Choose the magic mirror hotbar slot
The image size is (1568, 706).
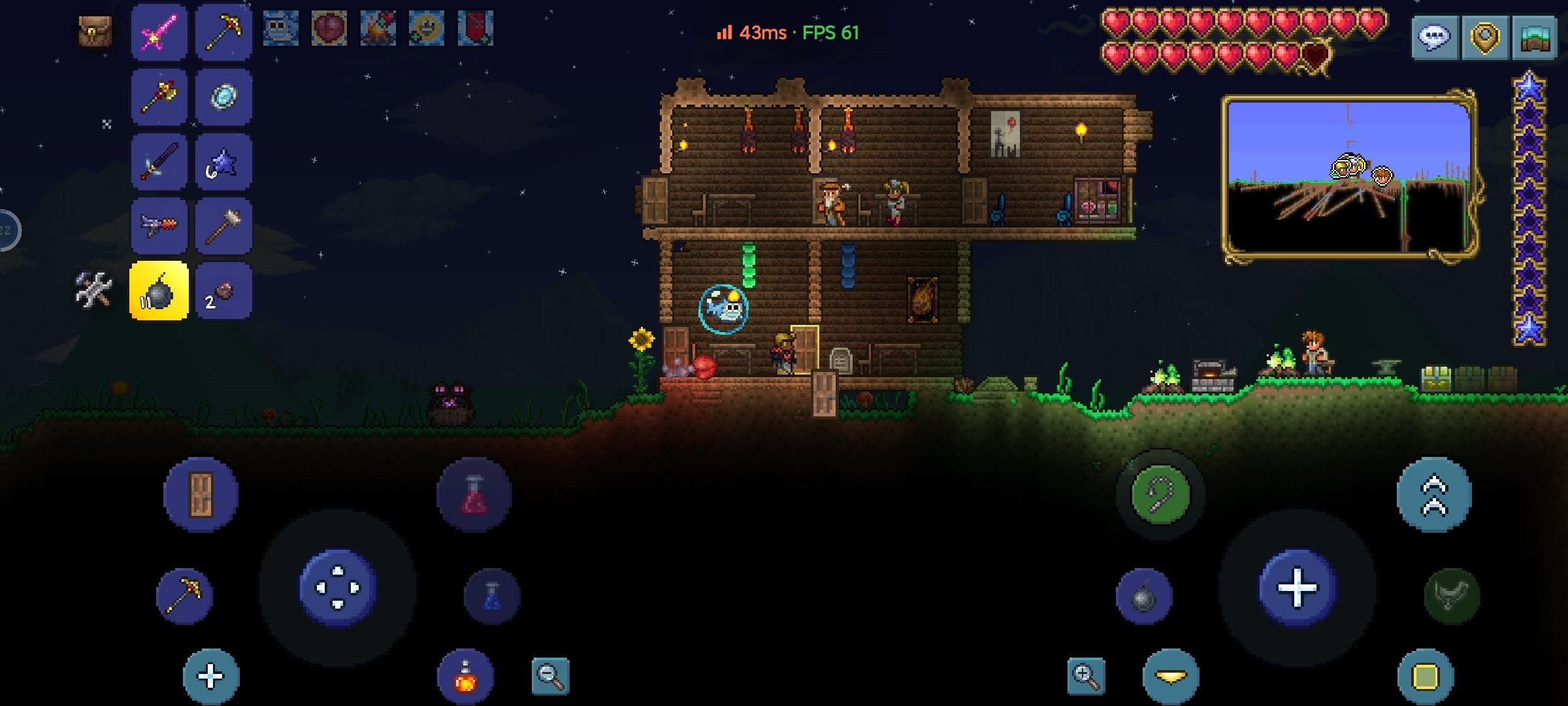223,97
